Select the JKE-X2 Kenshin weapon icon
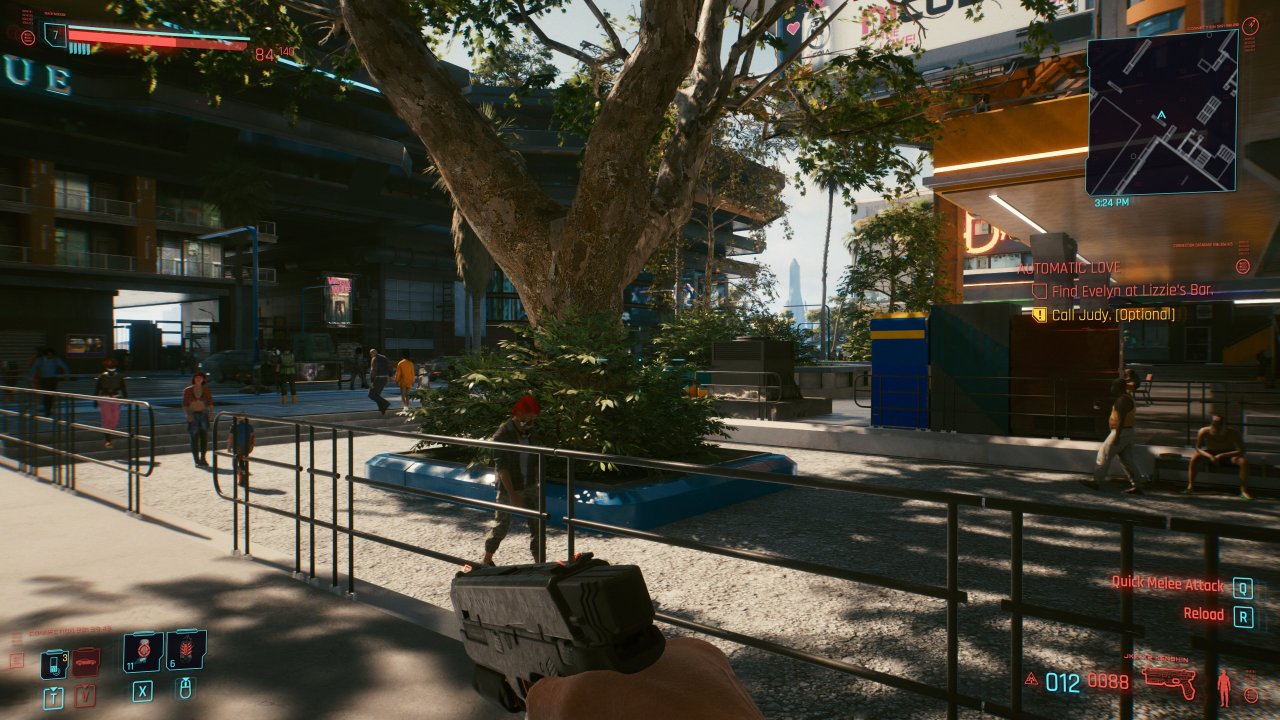 [1170, 683]
